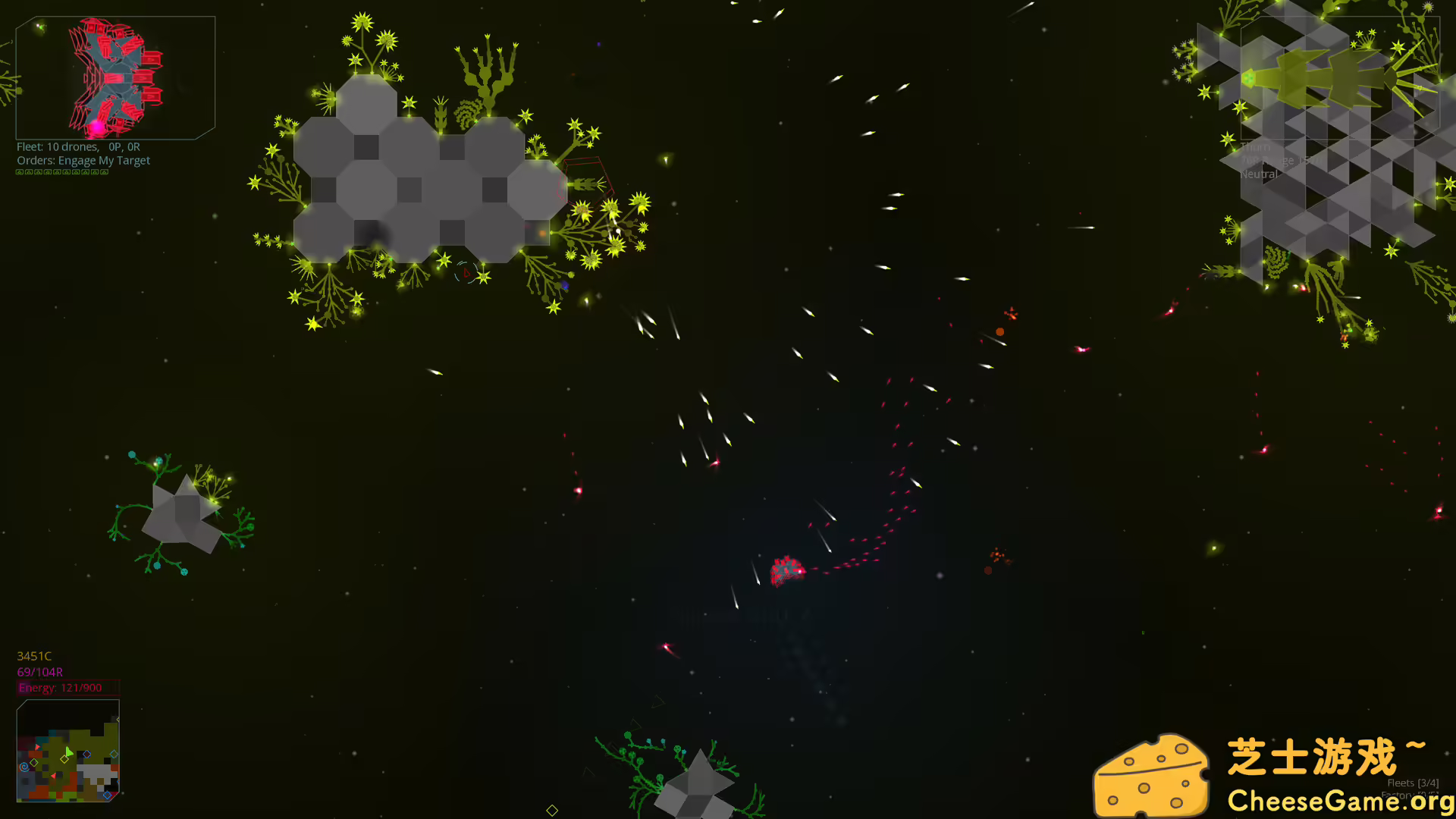The image size is (1456, 819).
Task: Toggle the second drone readiness square
Action: (x=29, y=172)
